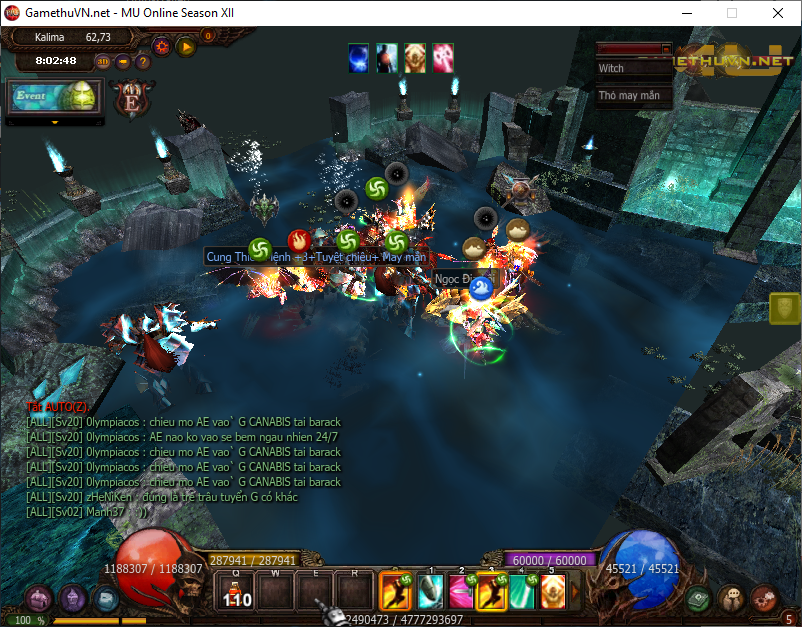
Task: Minimize the MU Online window
Action: coord(687,13)
